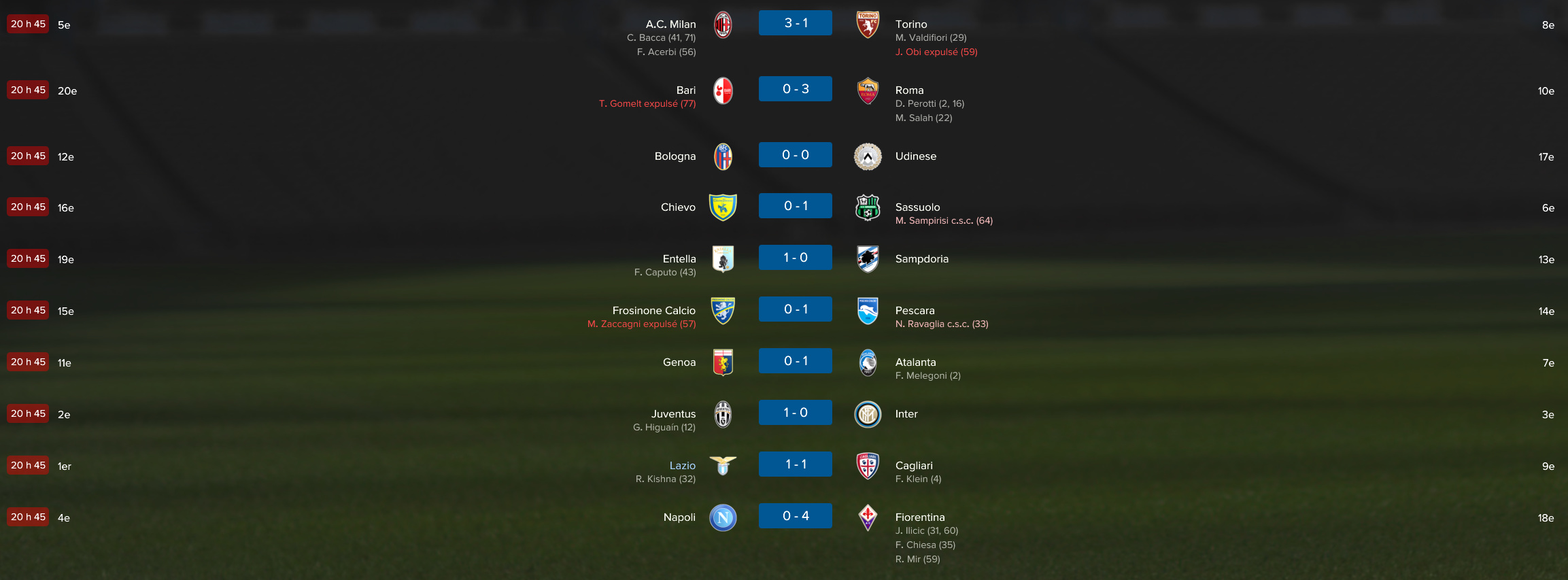Open the Lazio vs Cagliari 1-1 score

795,464
